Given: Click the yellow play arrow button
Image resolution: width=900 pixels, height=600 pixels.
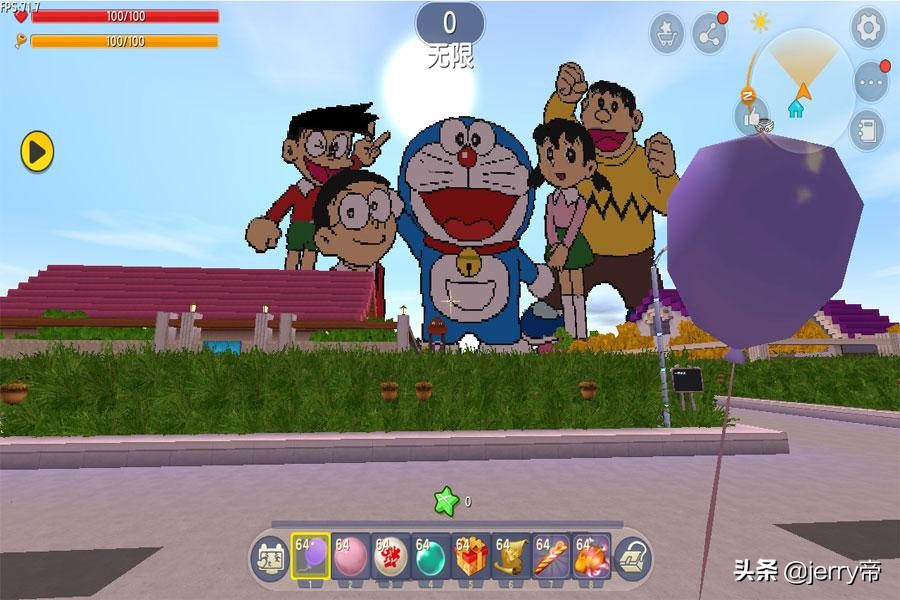Looking at the screenshot, I should (x=37, y=152).
